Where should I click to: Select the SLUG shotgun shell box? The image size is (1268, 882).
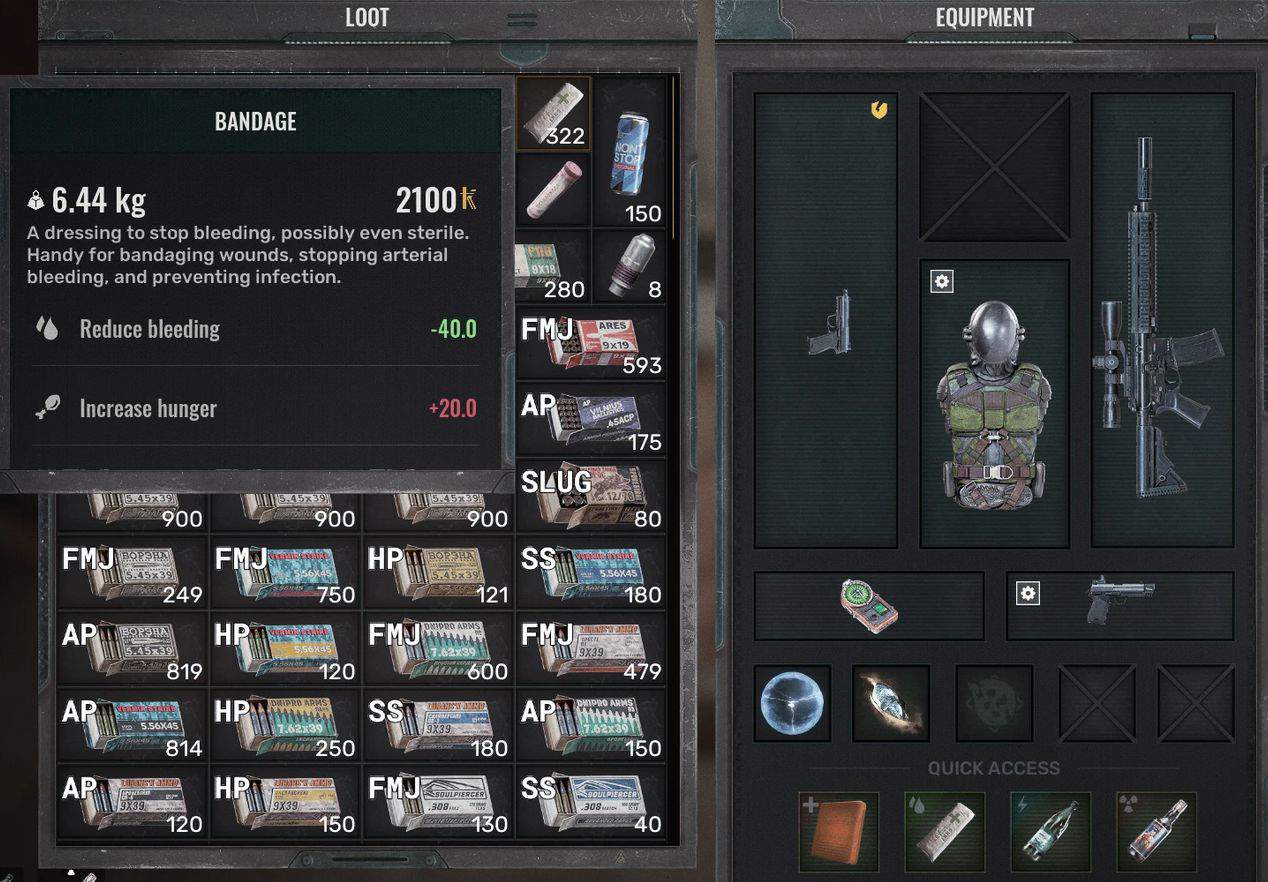point(592,496)
